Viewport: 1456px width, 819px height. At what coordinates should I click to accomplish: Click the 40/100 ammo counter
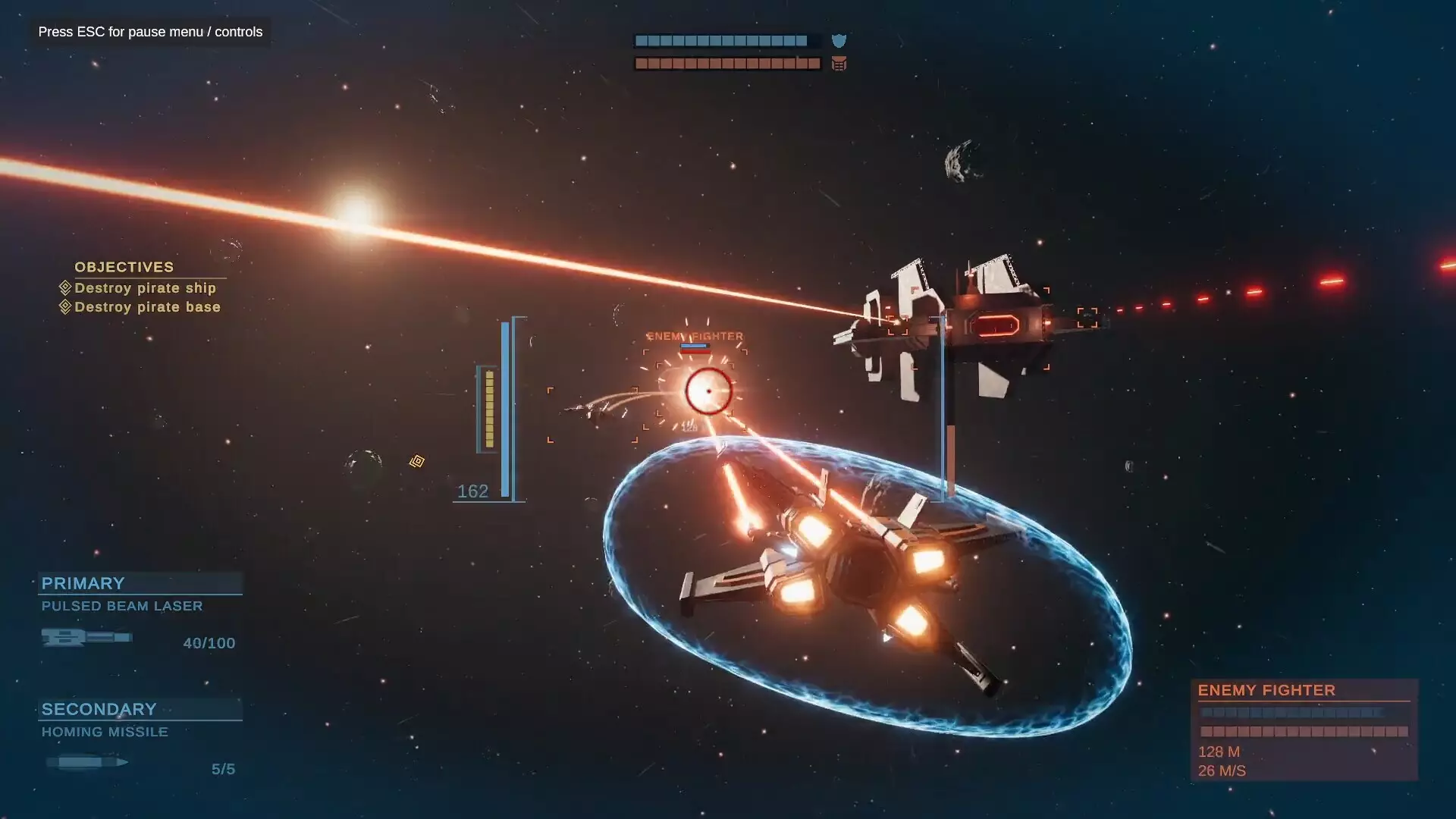209,642
